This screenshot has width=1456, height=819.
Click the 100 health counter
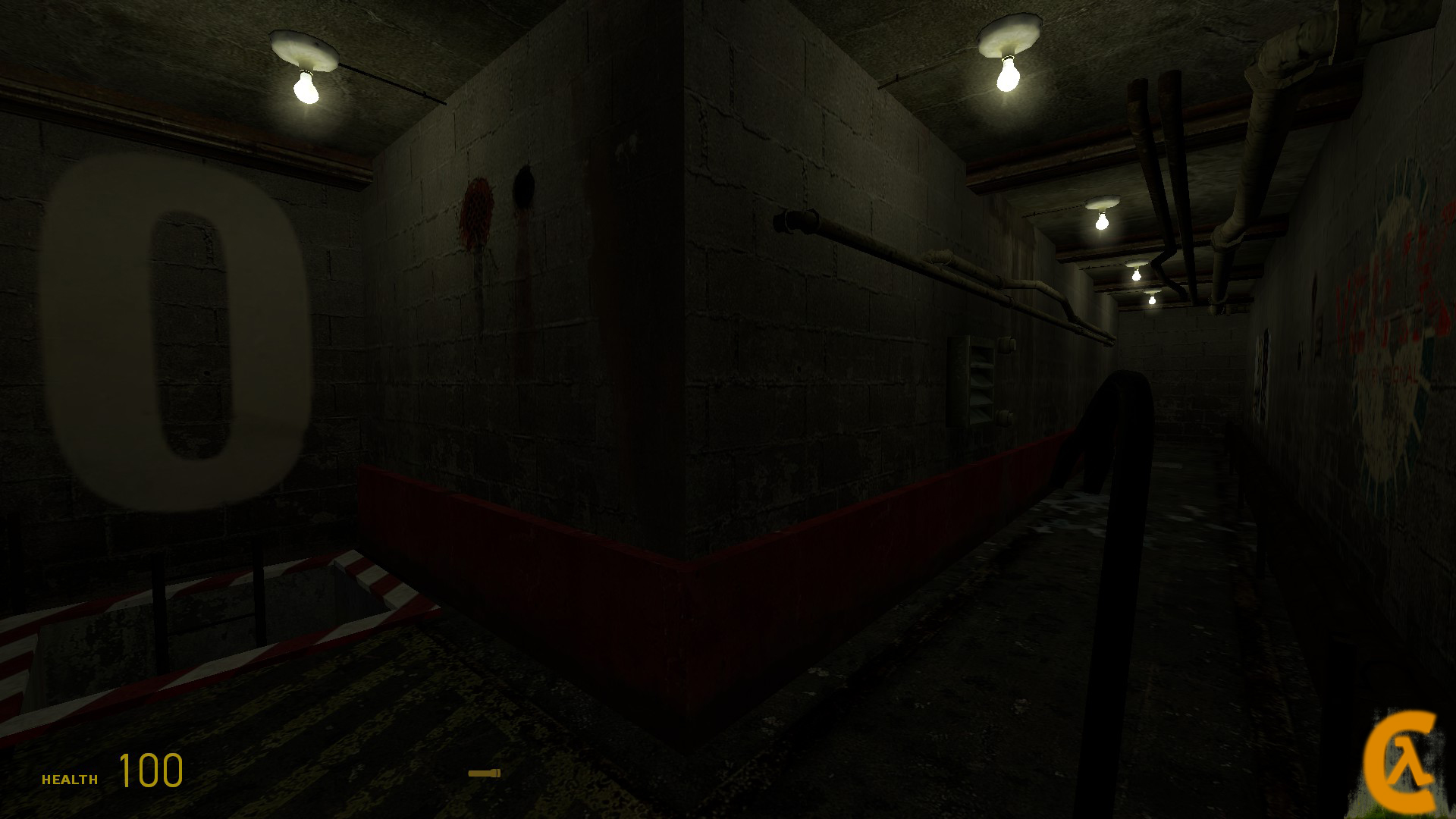pos(150,772)
